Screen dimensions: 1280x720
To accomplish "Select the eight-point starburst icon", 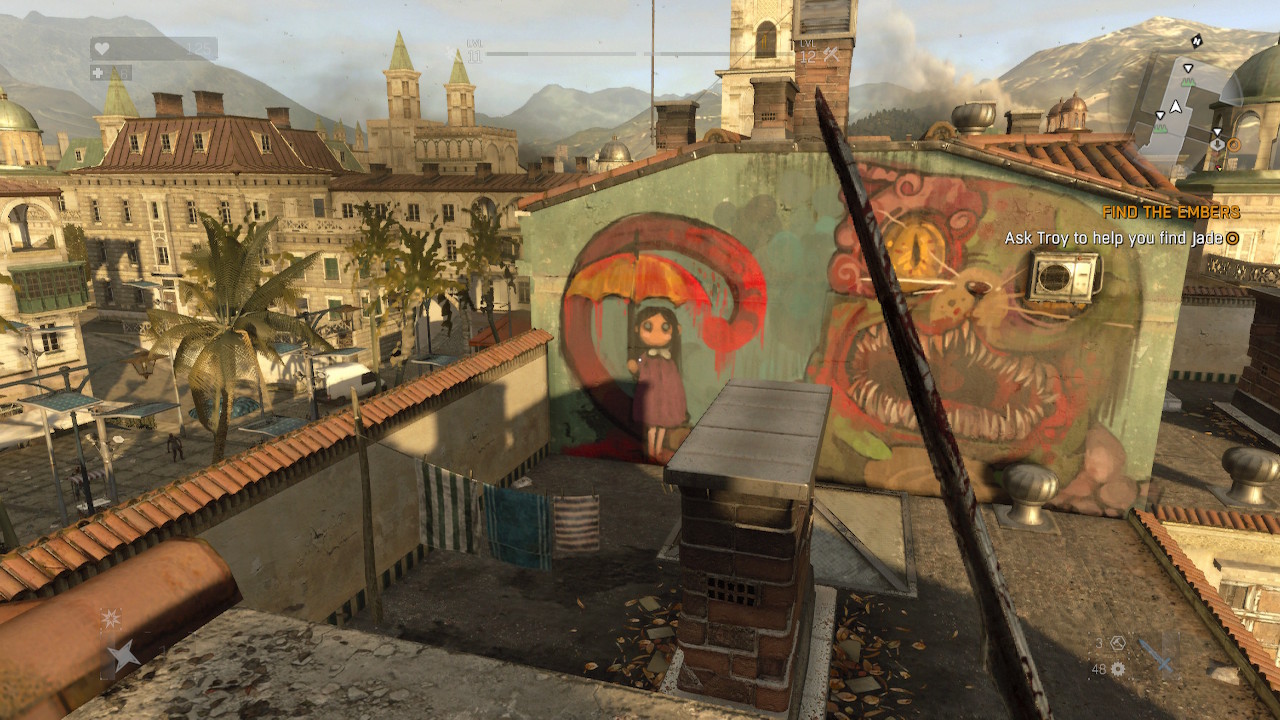I will click(110, 619).
